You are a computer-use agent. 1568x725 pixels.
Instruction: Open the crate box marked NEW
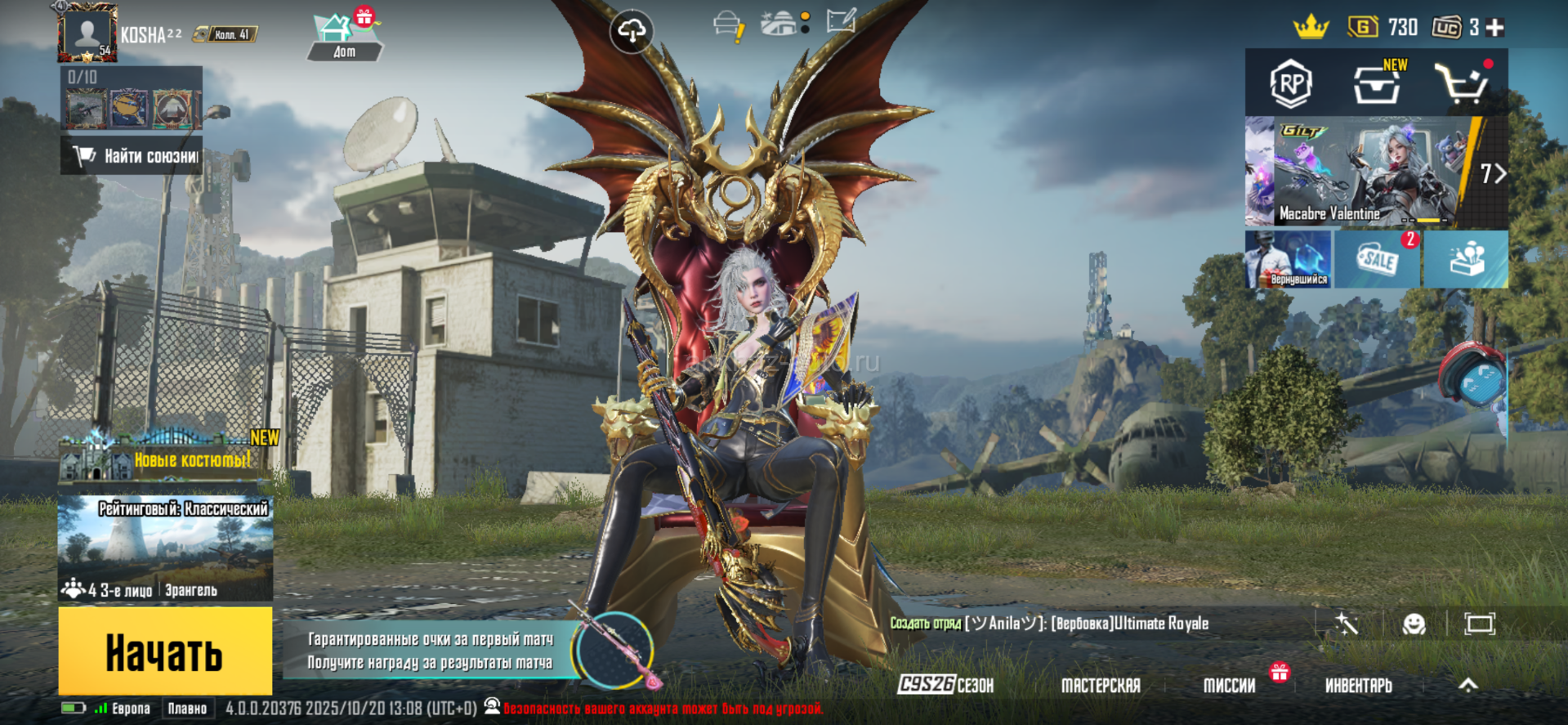pyautogui.click(x=1377, y=83)
